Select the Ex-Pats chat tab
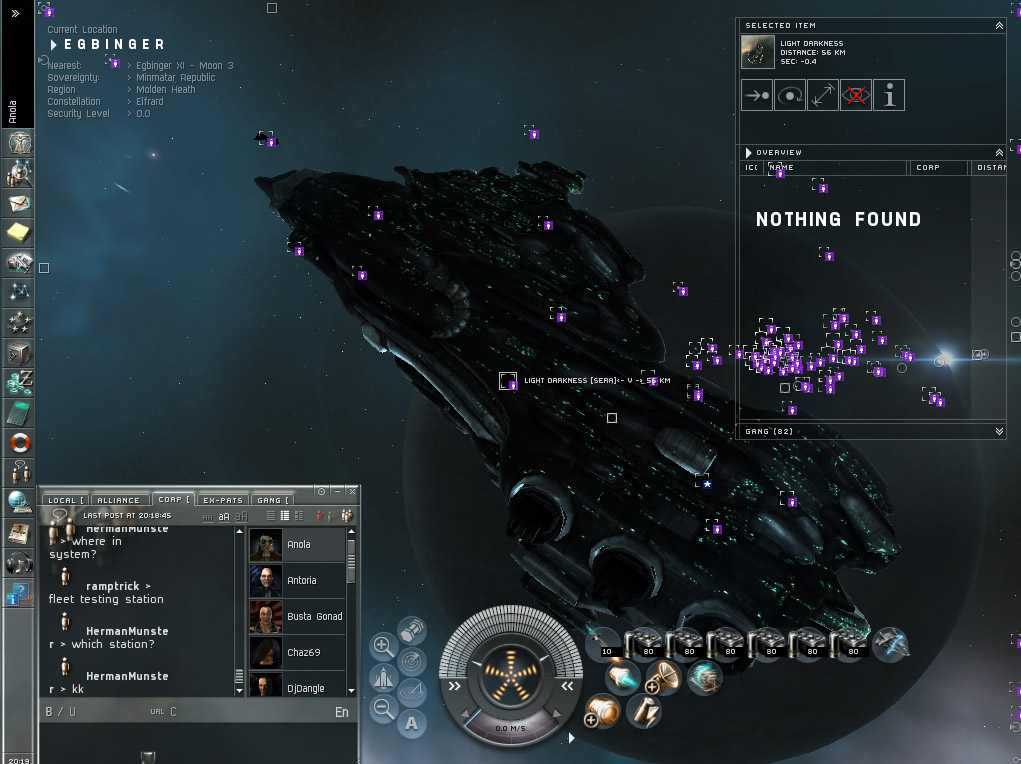 (222, 500)
